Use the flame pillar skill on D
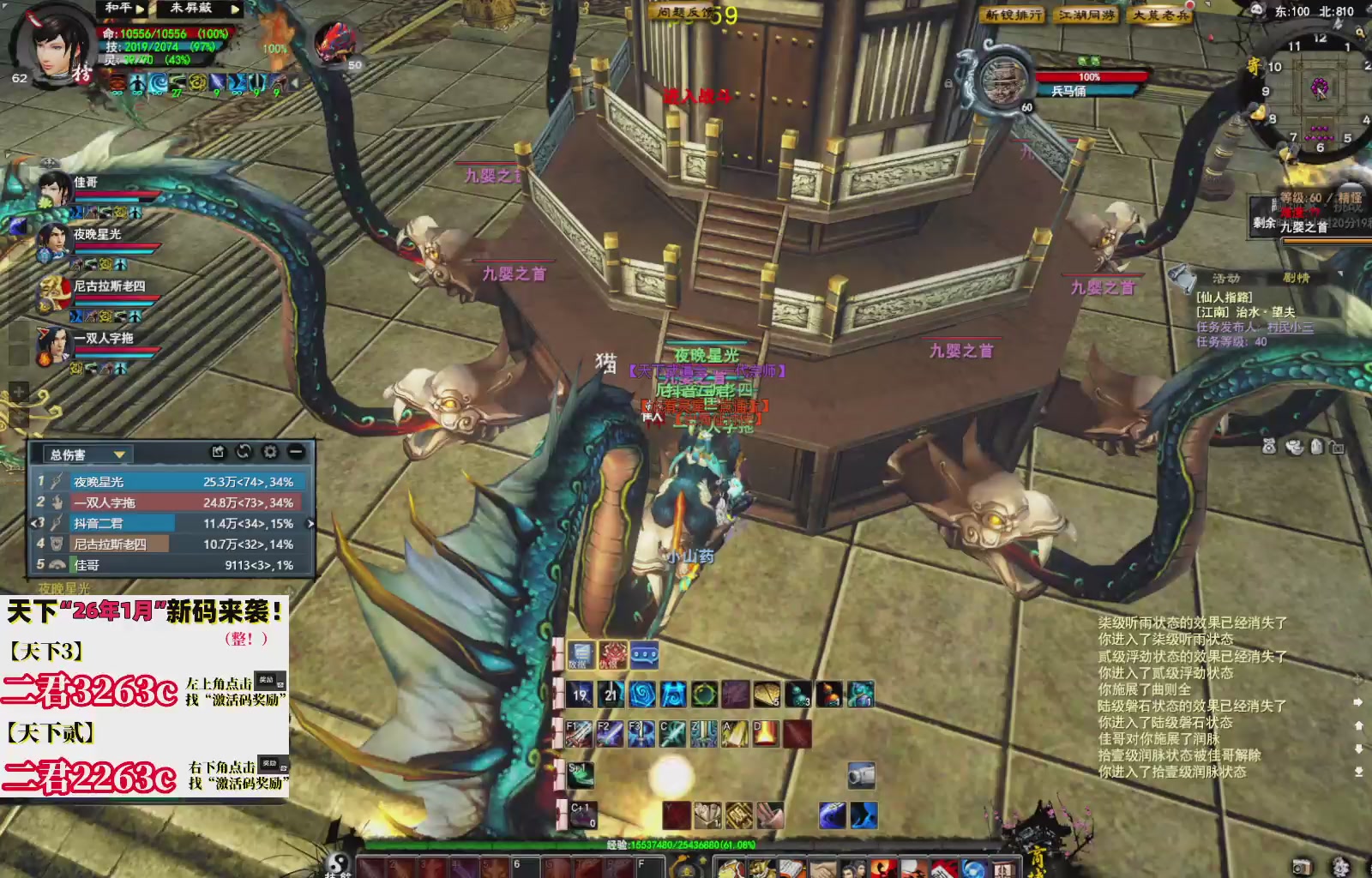The width and height of the screenshot is (1372, 878). [765, 734]
